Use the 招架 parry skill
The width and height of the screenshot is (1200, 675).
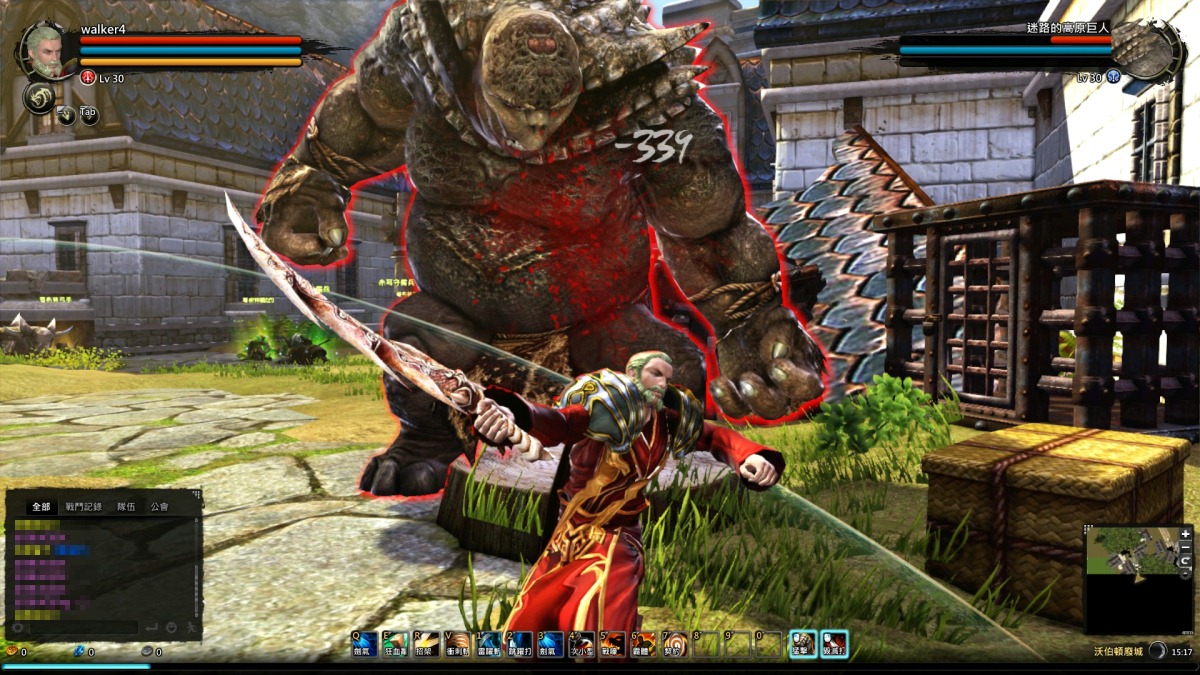click(427, 643)
